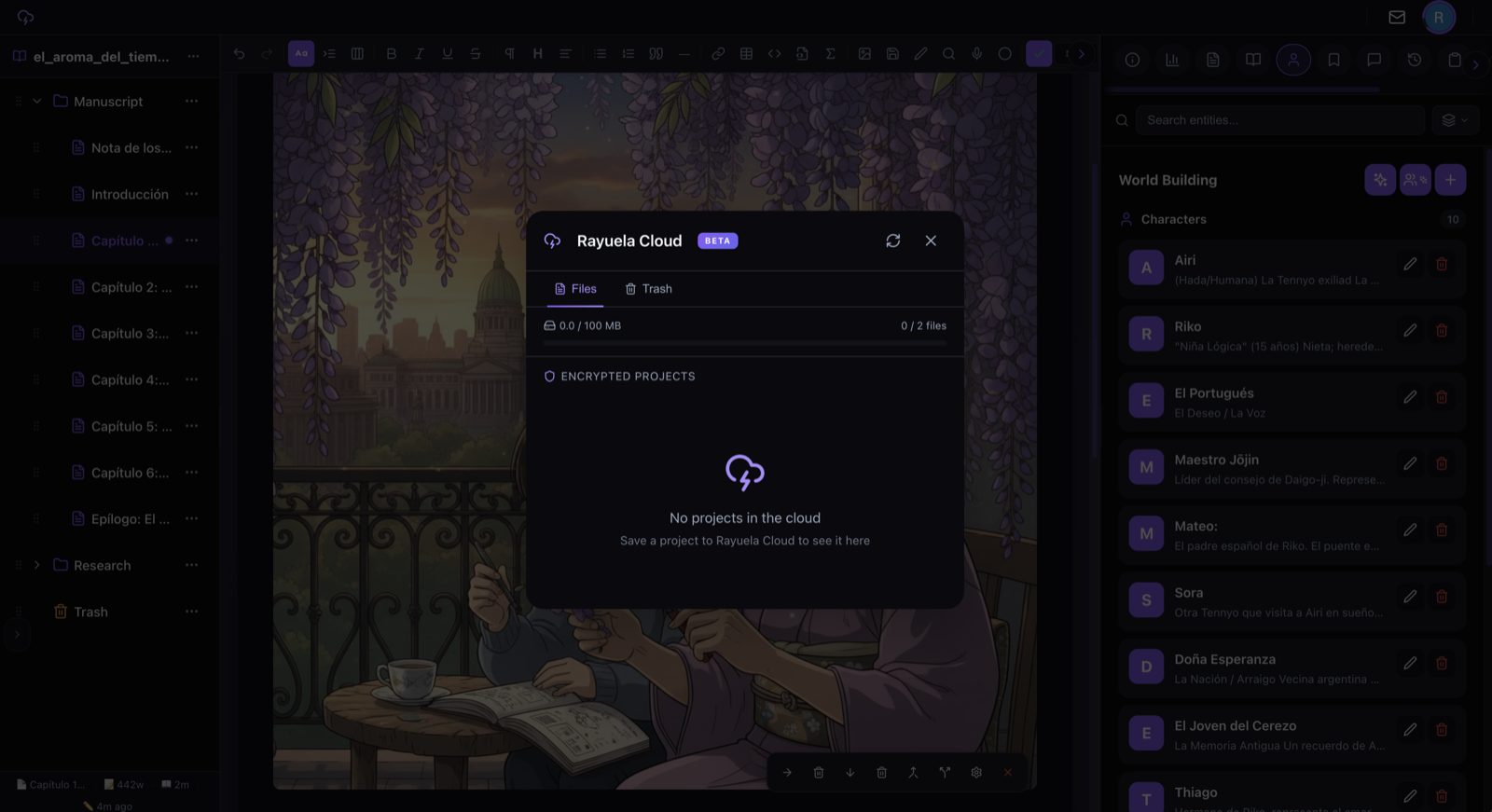Open the user profile avatar R

coord(1439,17)
